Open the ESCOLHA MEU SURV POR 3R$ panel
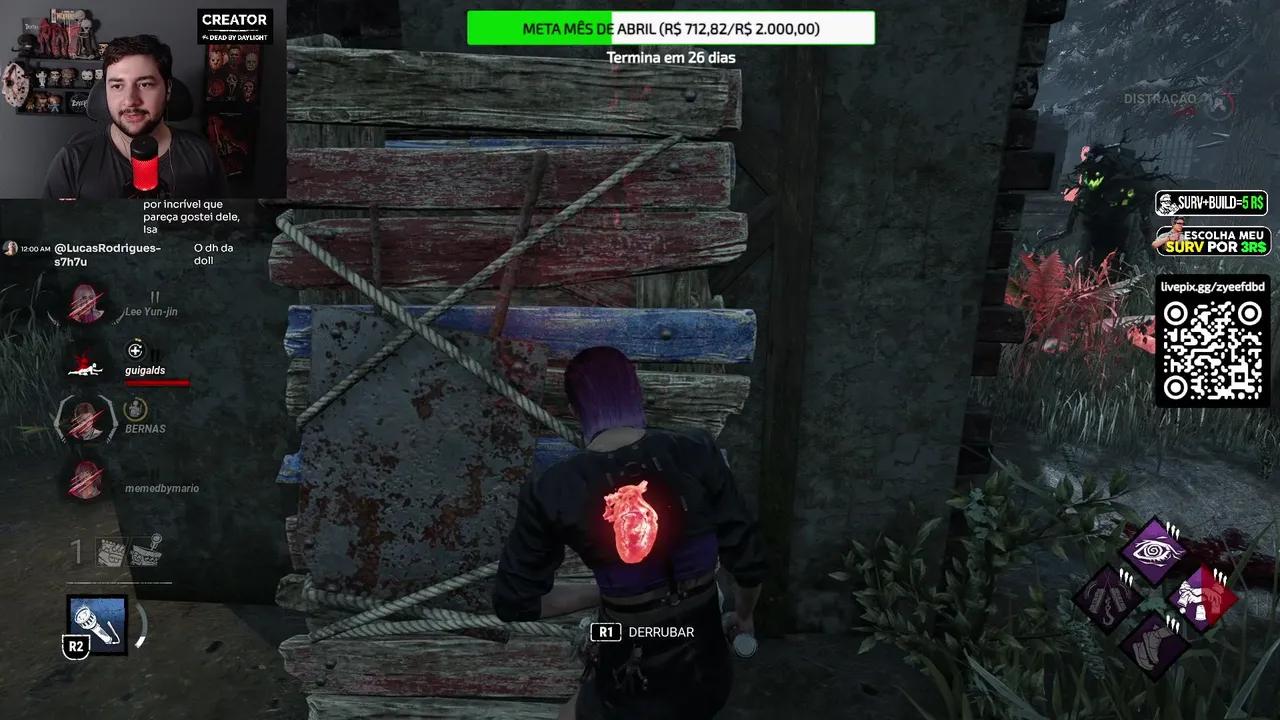Image resolution: width=1280 pixels, height=720 pixels. tap(1212, 239)
